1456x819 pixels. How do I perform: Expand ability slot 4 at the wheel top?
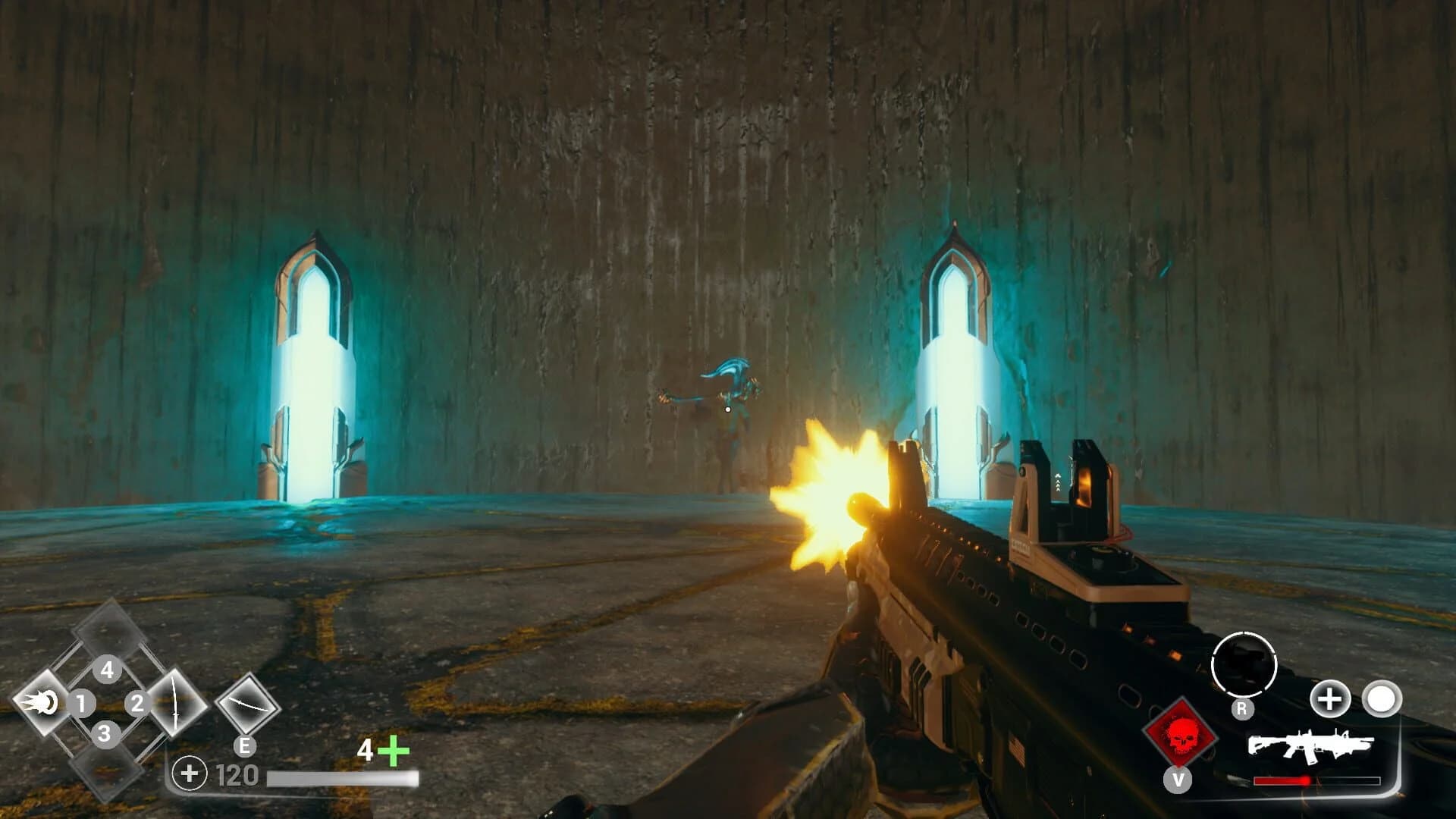coord(107,670)
